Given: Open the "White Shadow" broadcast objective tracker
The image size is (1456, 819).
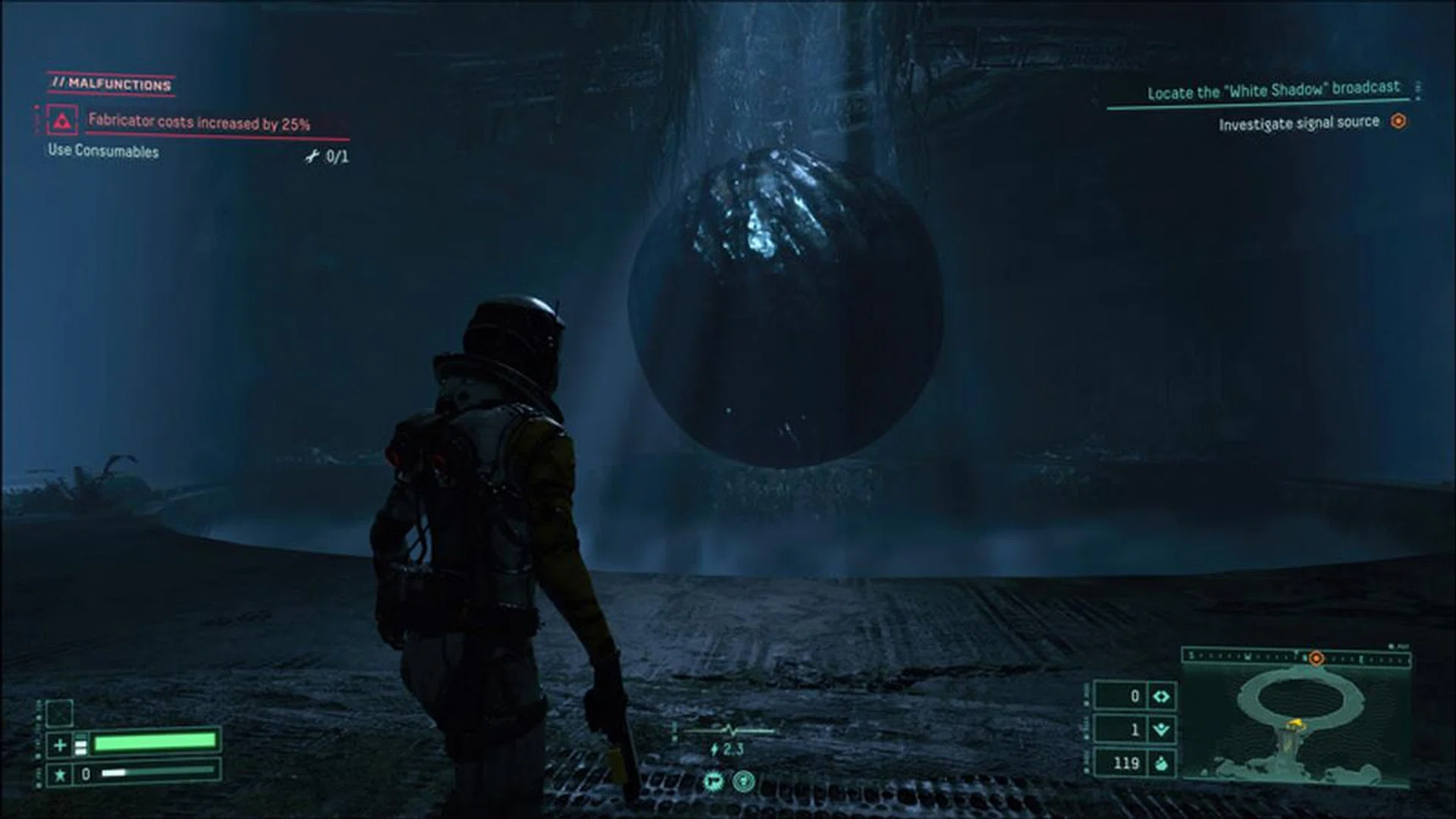Looking at the screenshot, I should 1273,91.
